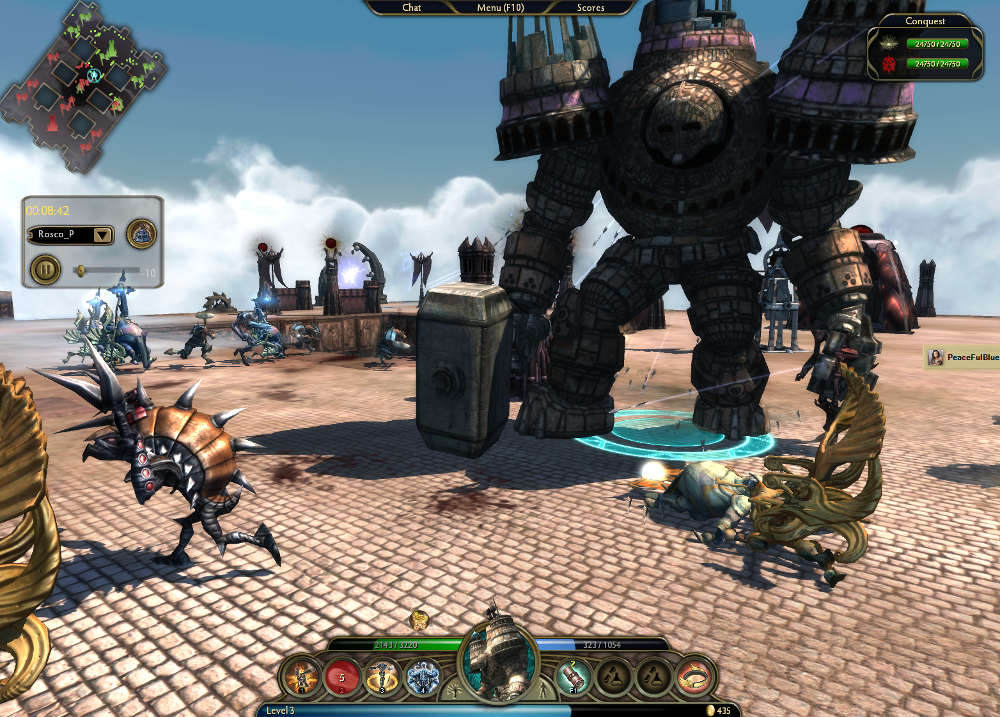Open the tree icon left of portrait
The image size is (1000, 717).
(455, 690)
